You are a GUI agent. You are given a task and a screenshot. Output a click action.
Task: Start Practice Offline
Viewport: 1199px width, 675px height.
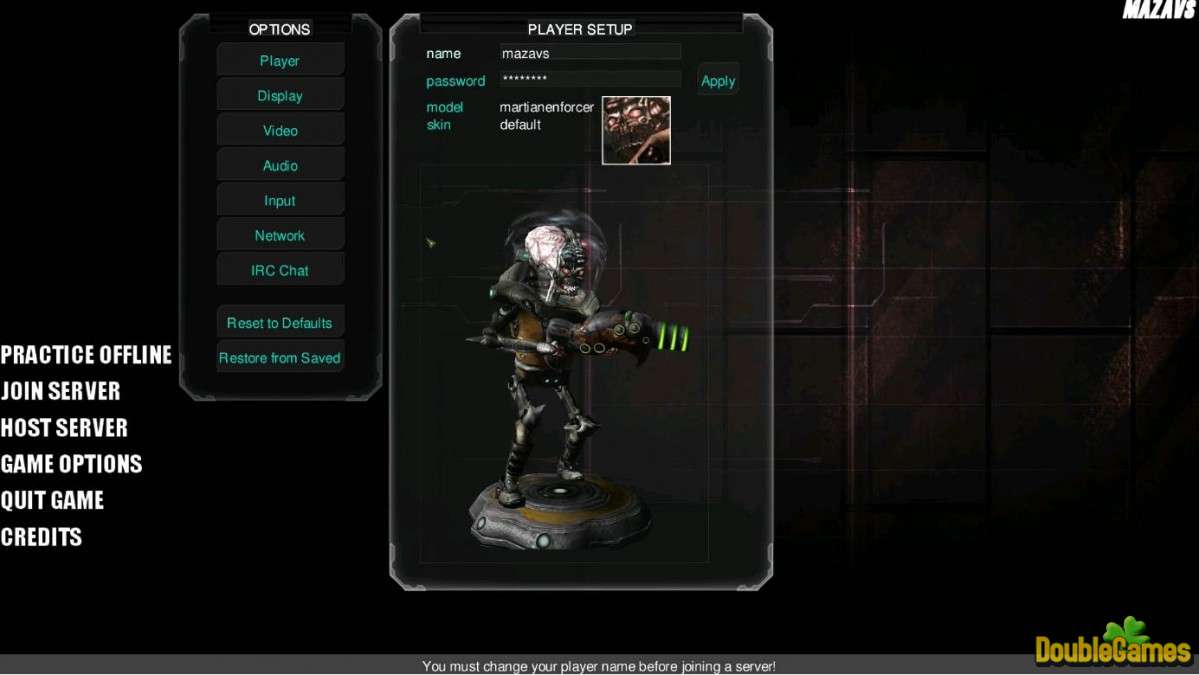click(86, 355)
